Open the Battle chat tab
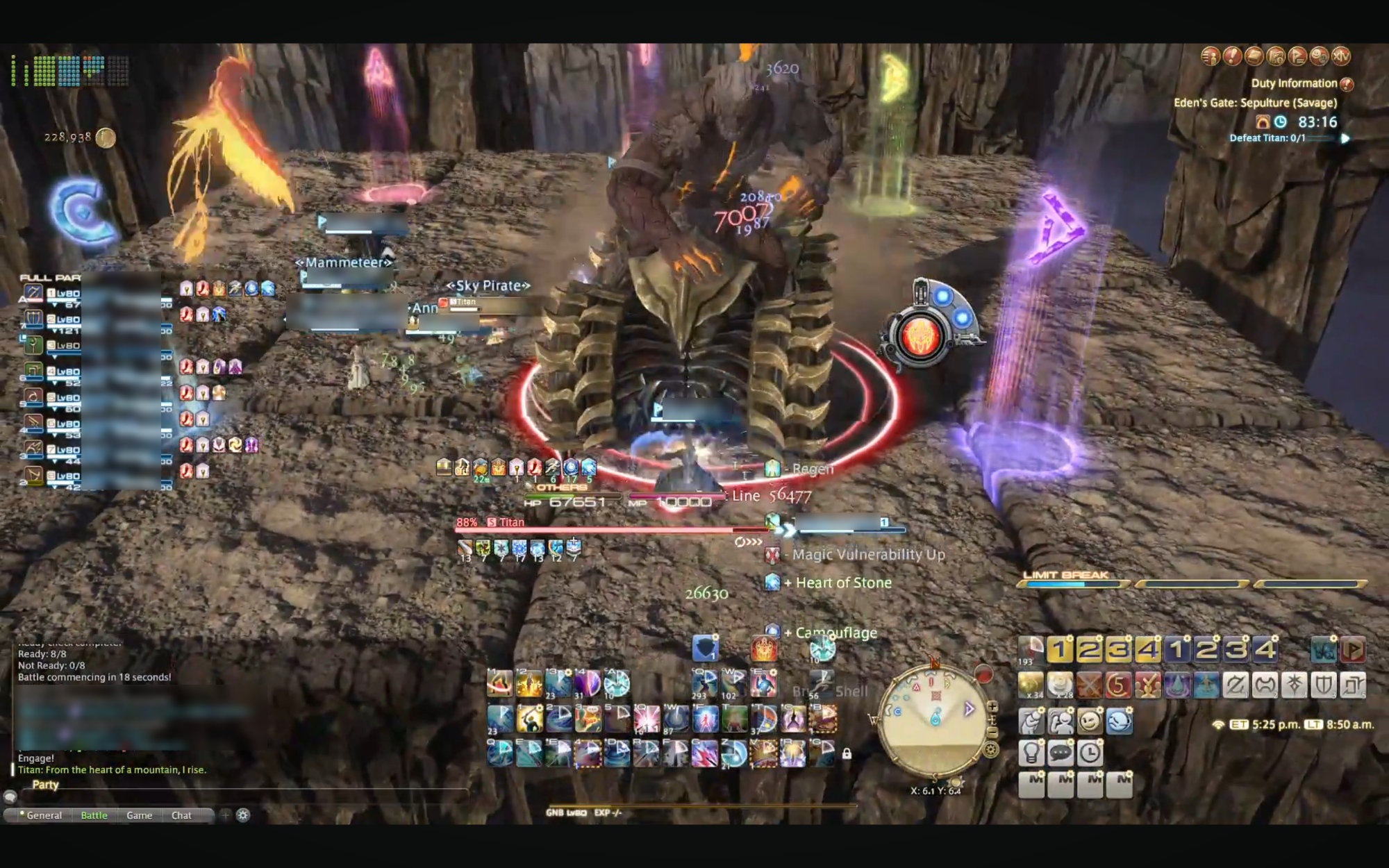 pos(94,815)
